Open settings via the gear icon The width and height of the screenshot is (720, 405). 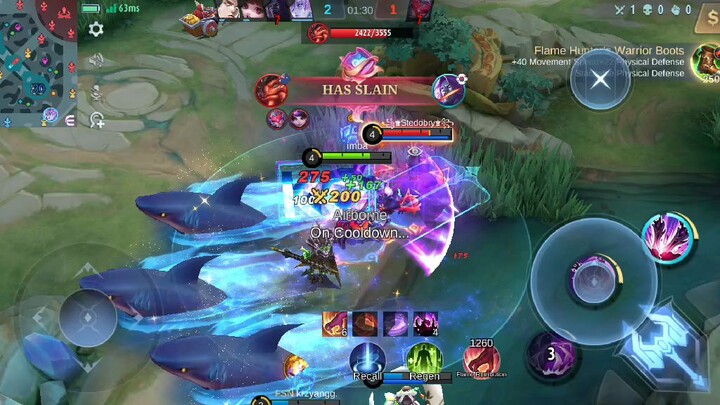(x=96, y=29)
